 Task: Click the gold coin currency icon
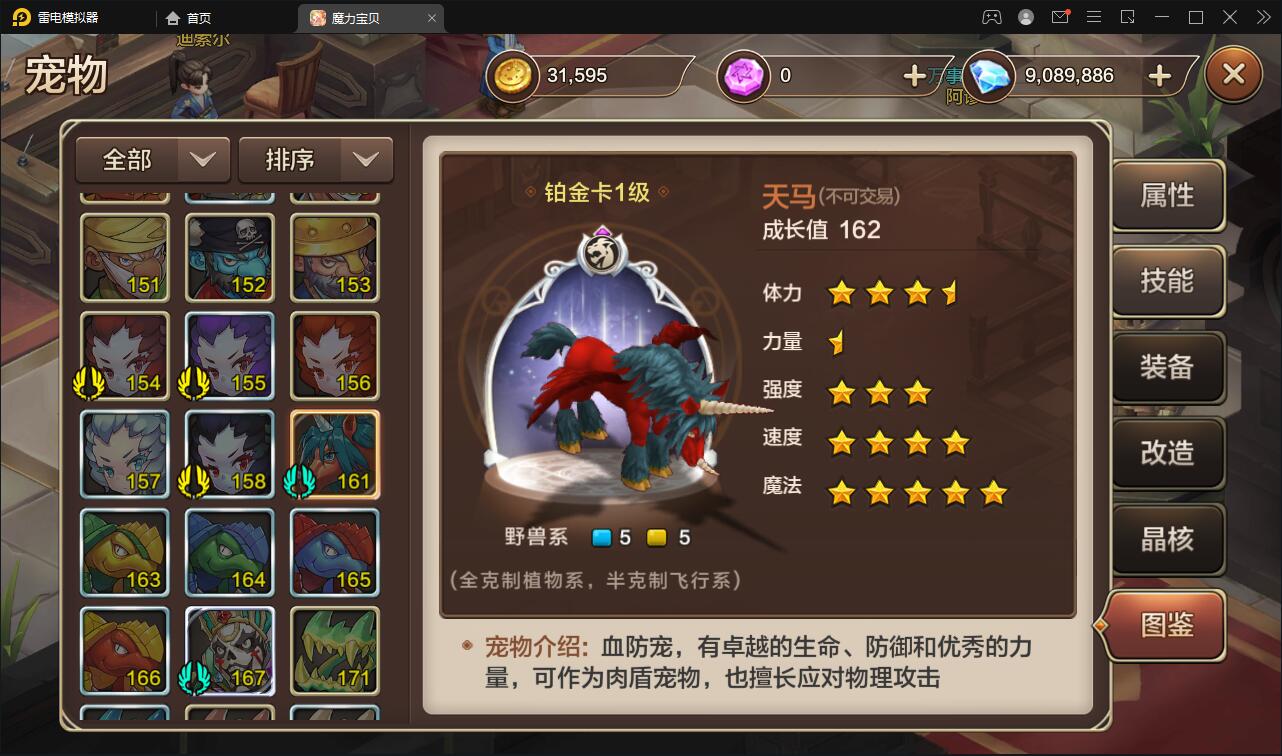(511, 75)
